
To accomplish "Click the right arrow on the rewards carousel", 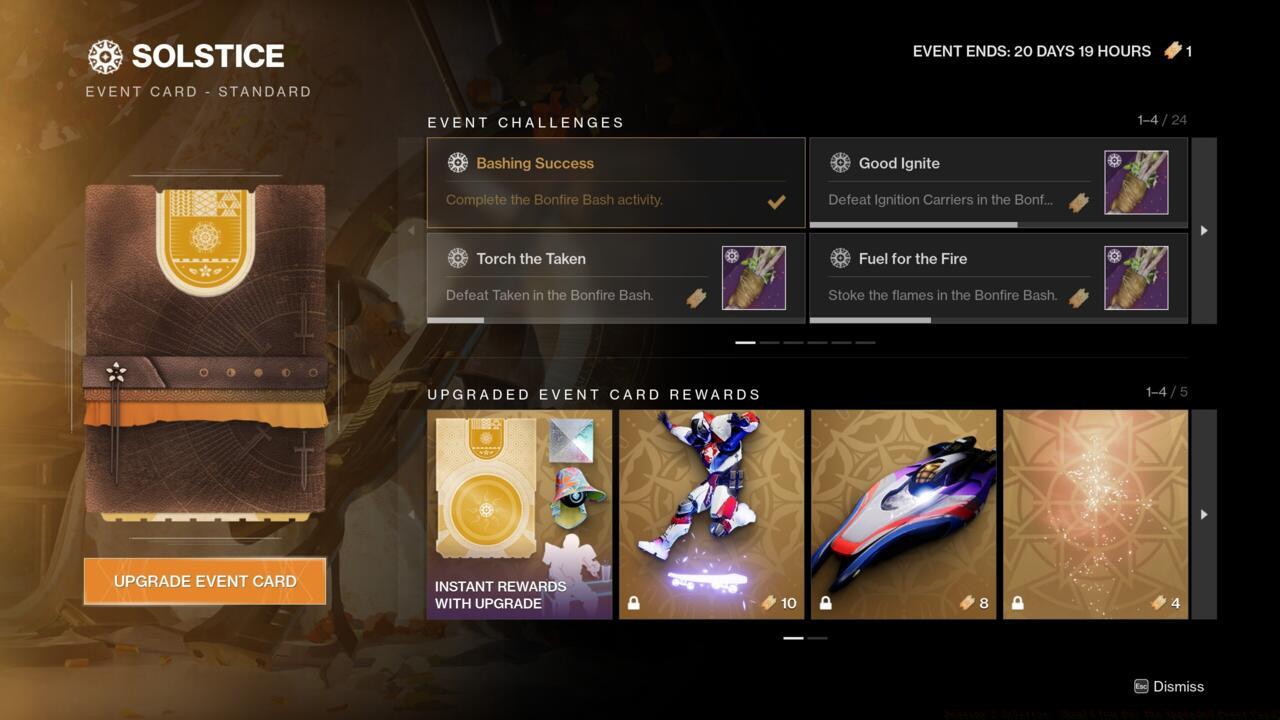I will pyautogui.click(x=1203, y=514).
